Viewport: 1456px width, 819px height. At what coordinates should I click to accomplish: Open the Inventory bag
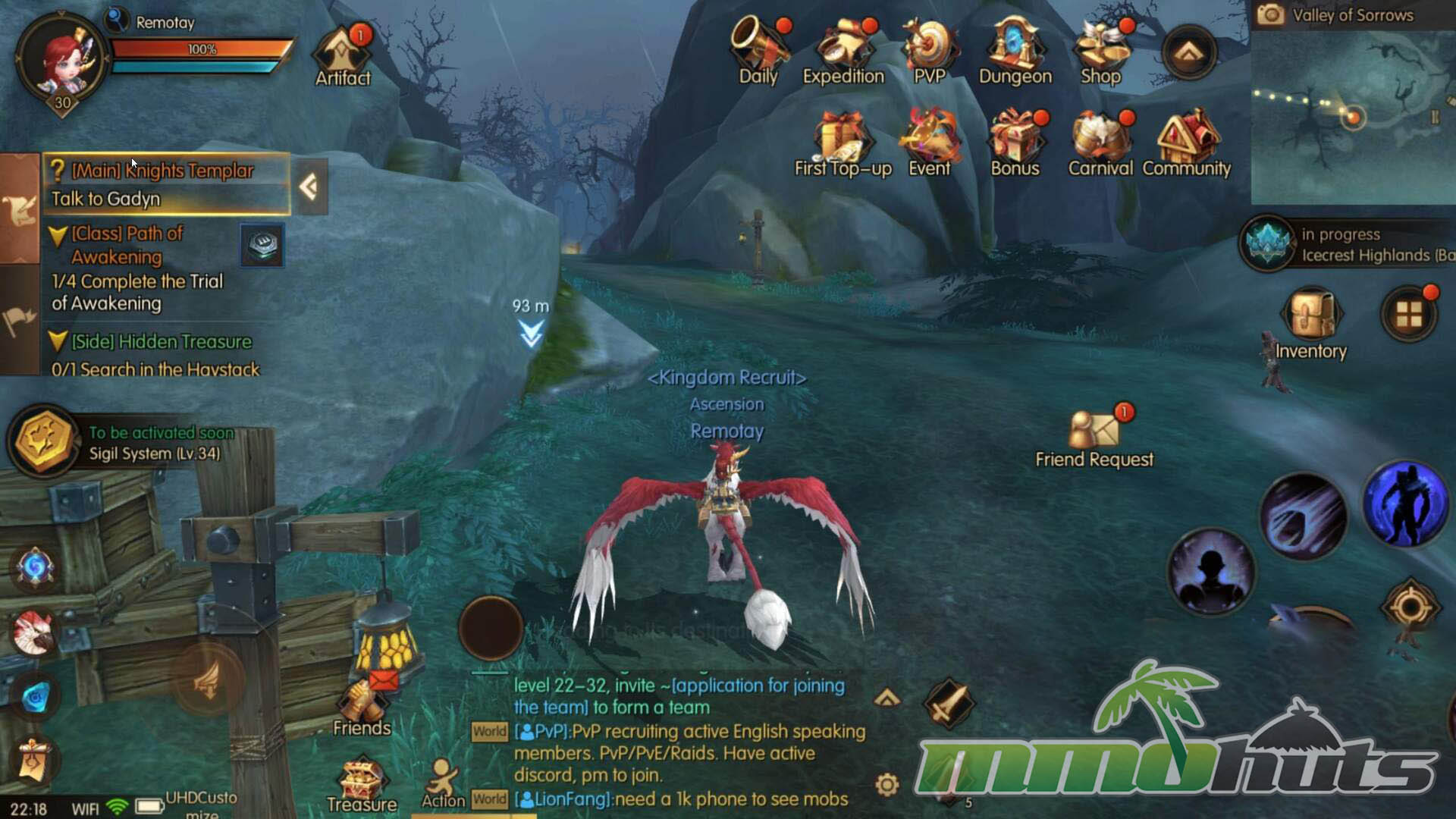coord(1311,322)
